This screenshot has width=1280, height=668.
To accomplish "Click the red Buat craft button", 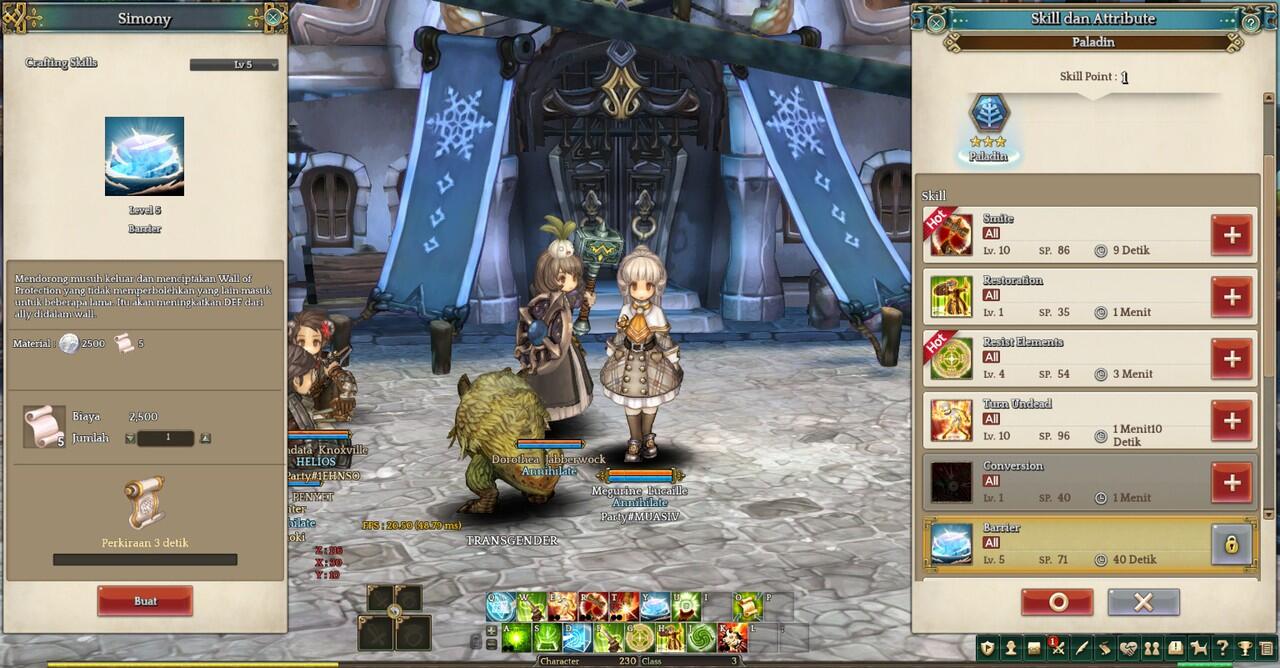I will point(145,601).
